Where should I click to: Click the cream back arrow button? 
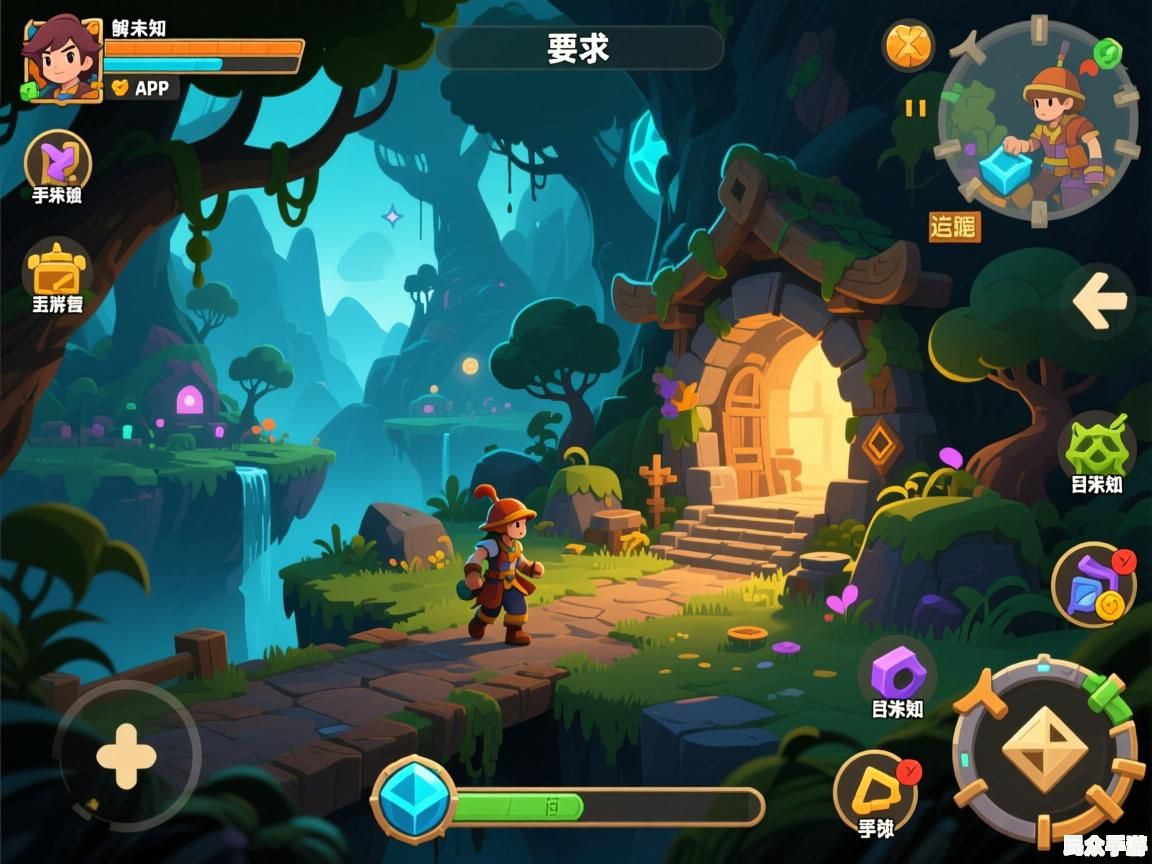pos(1098,300)
